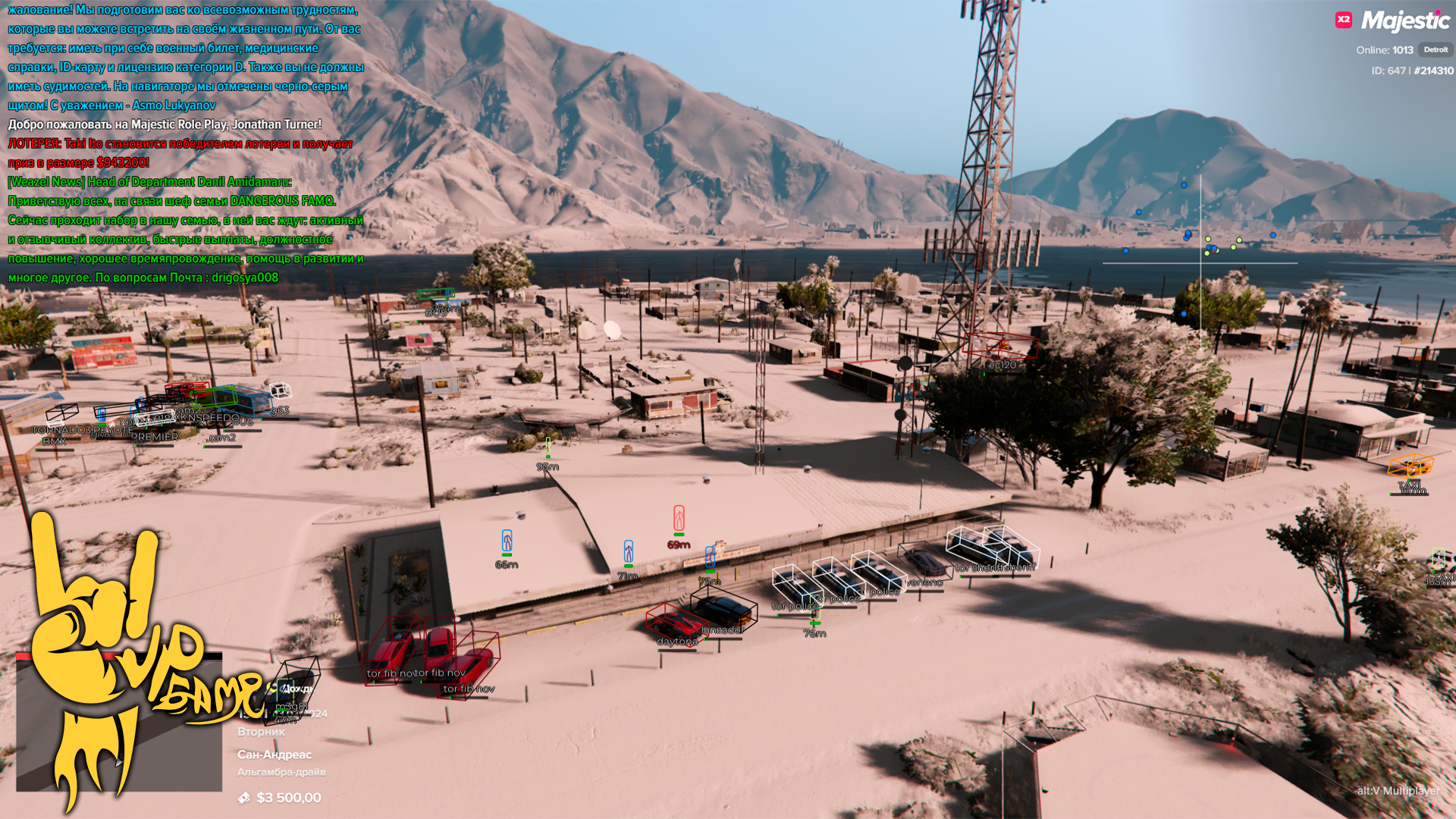Click the Majestic server logo
Screen dimensions: 1456x819
[x=1405, y=20]
